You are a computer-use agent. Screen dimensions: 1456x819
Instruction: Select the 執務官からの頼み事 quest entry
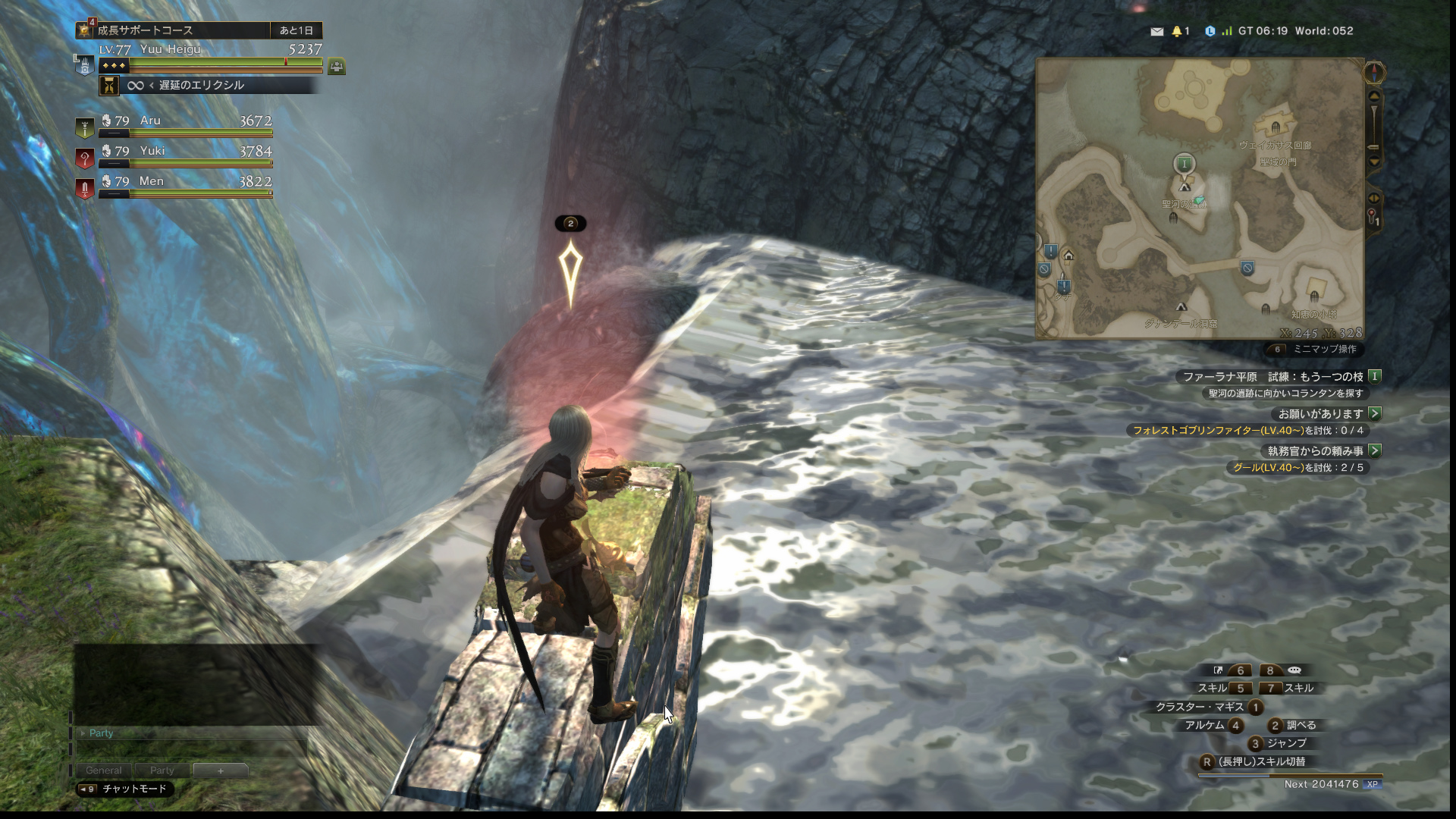pos(1315,450)
